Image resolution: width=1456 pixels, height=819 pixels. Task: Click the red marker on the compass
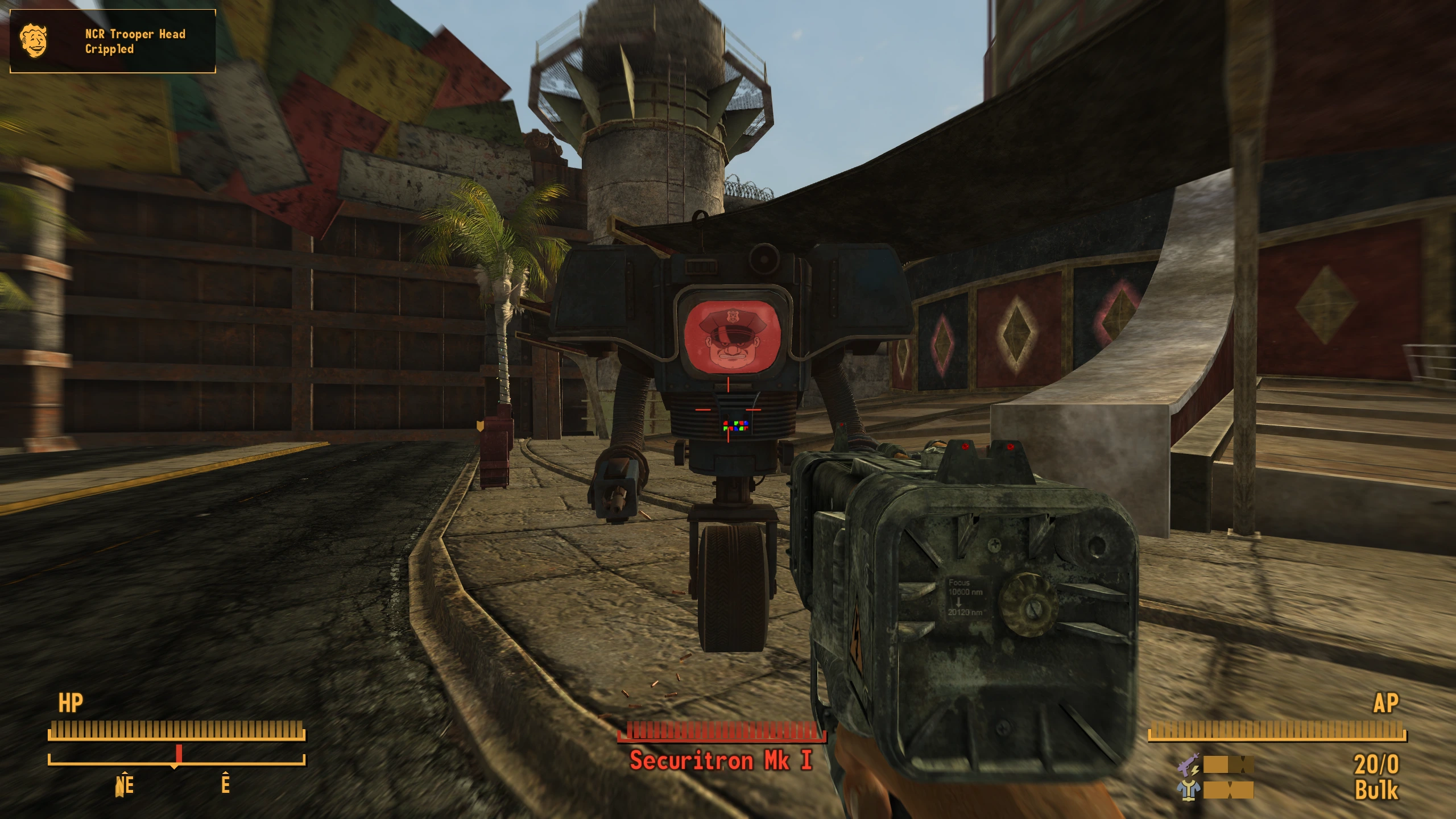point(179,754)
